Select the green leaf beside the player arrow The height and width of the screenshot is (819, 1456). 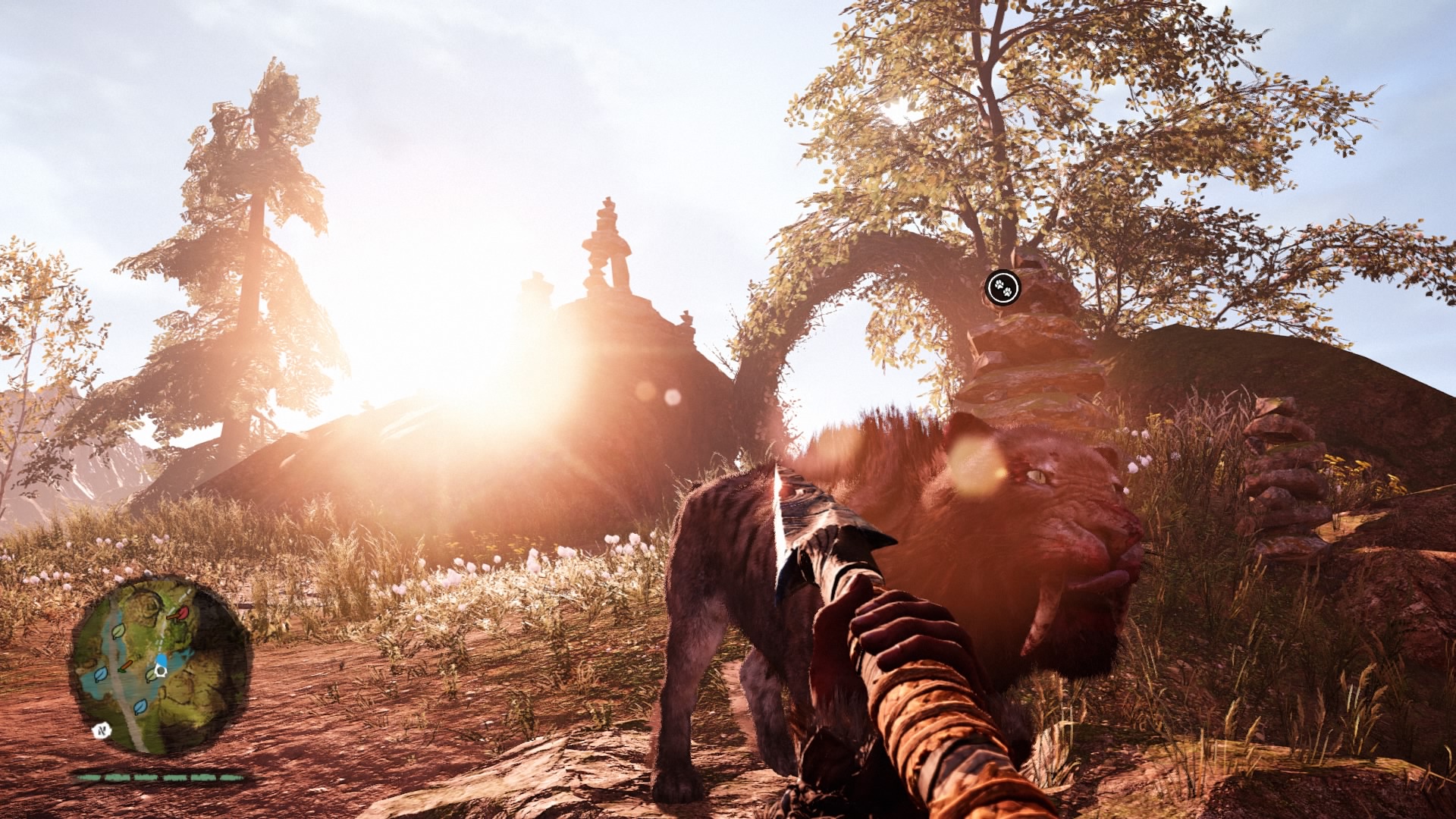(x=151, y=675)
